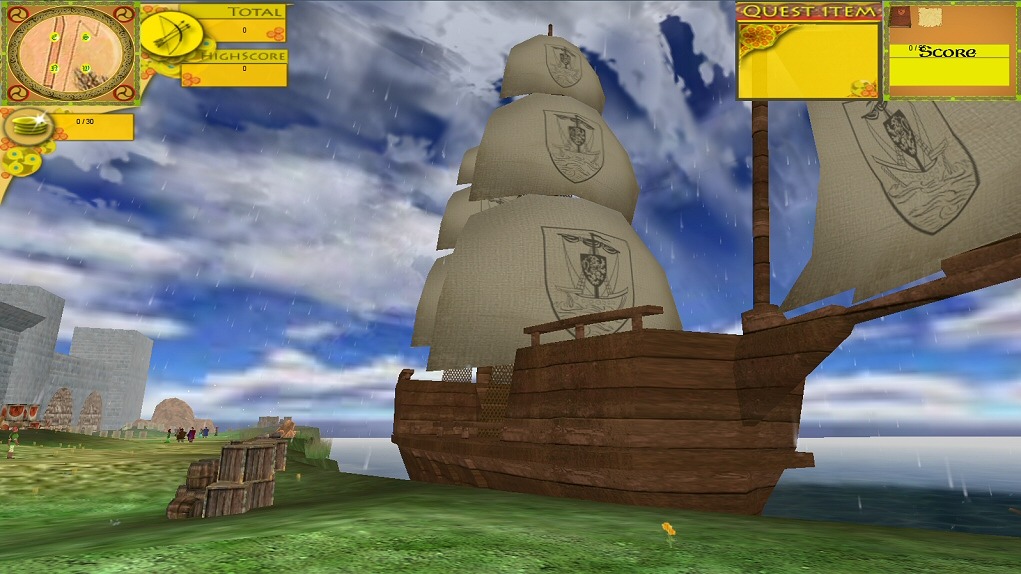
Task: Open the brown journal book icon
Action: point(901,17)
